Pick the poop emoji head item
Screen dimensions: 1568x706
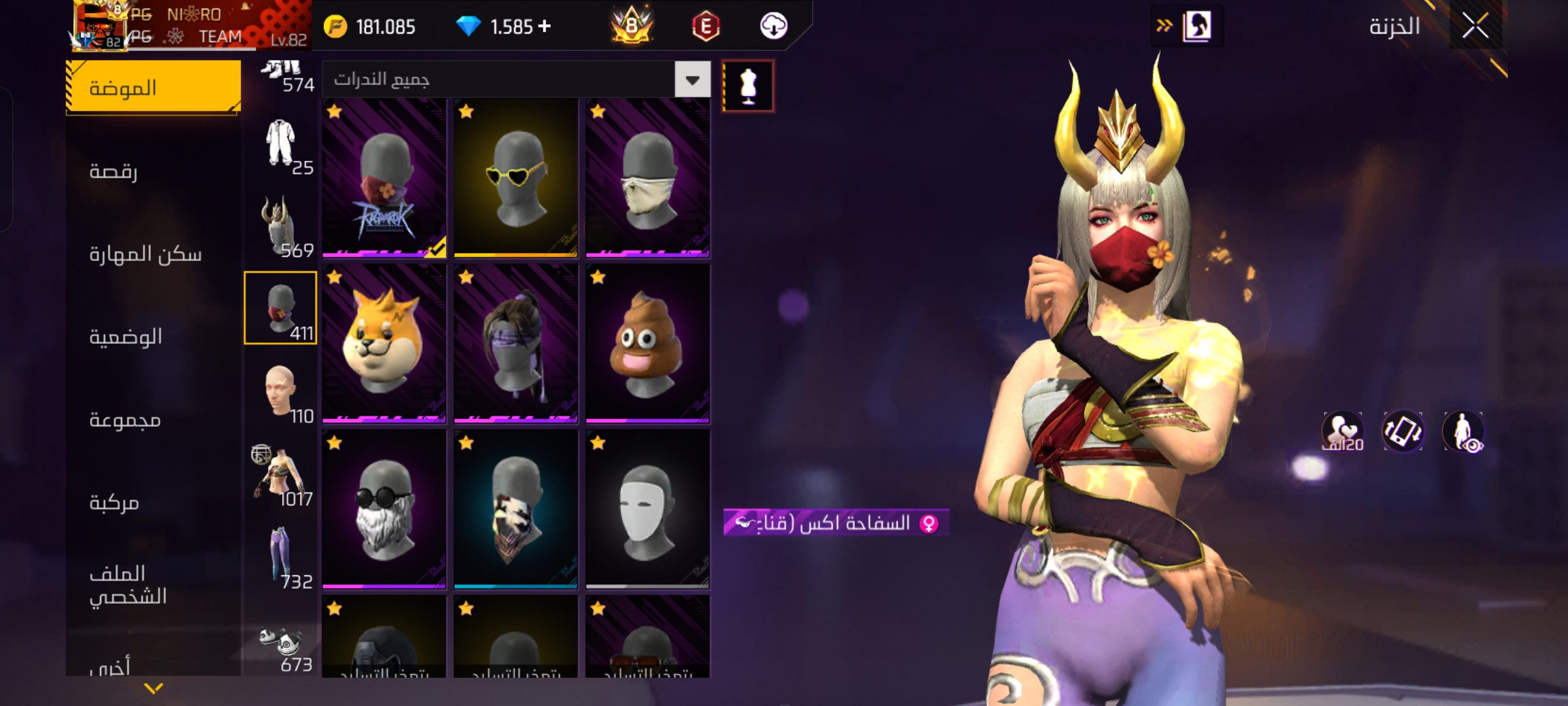[647, 343]
